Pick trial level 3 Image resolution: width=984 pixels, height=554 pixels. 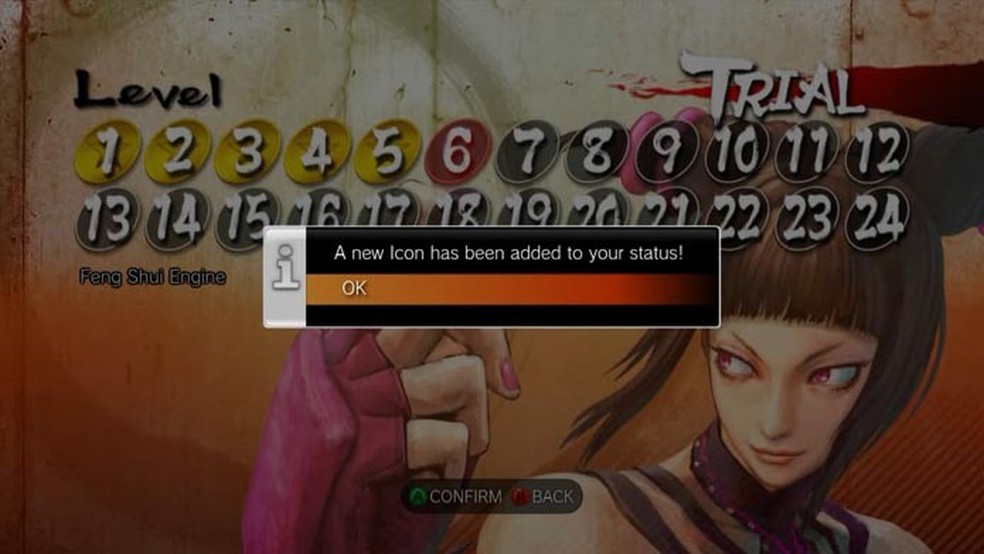point(247,153)
